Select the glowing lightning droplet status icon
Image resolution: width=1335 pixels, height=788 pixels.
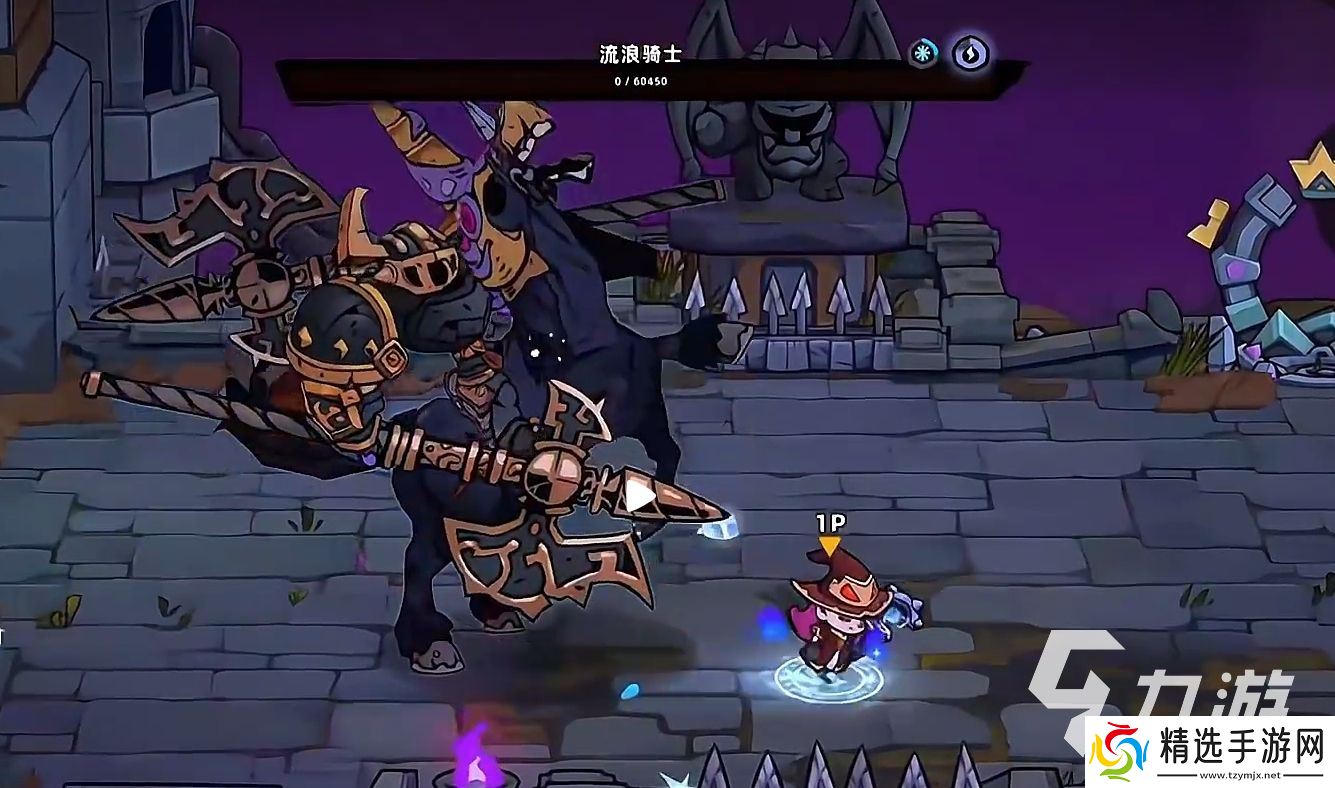tap(968, 53)
